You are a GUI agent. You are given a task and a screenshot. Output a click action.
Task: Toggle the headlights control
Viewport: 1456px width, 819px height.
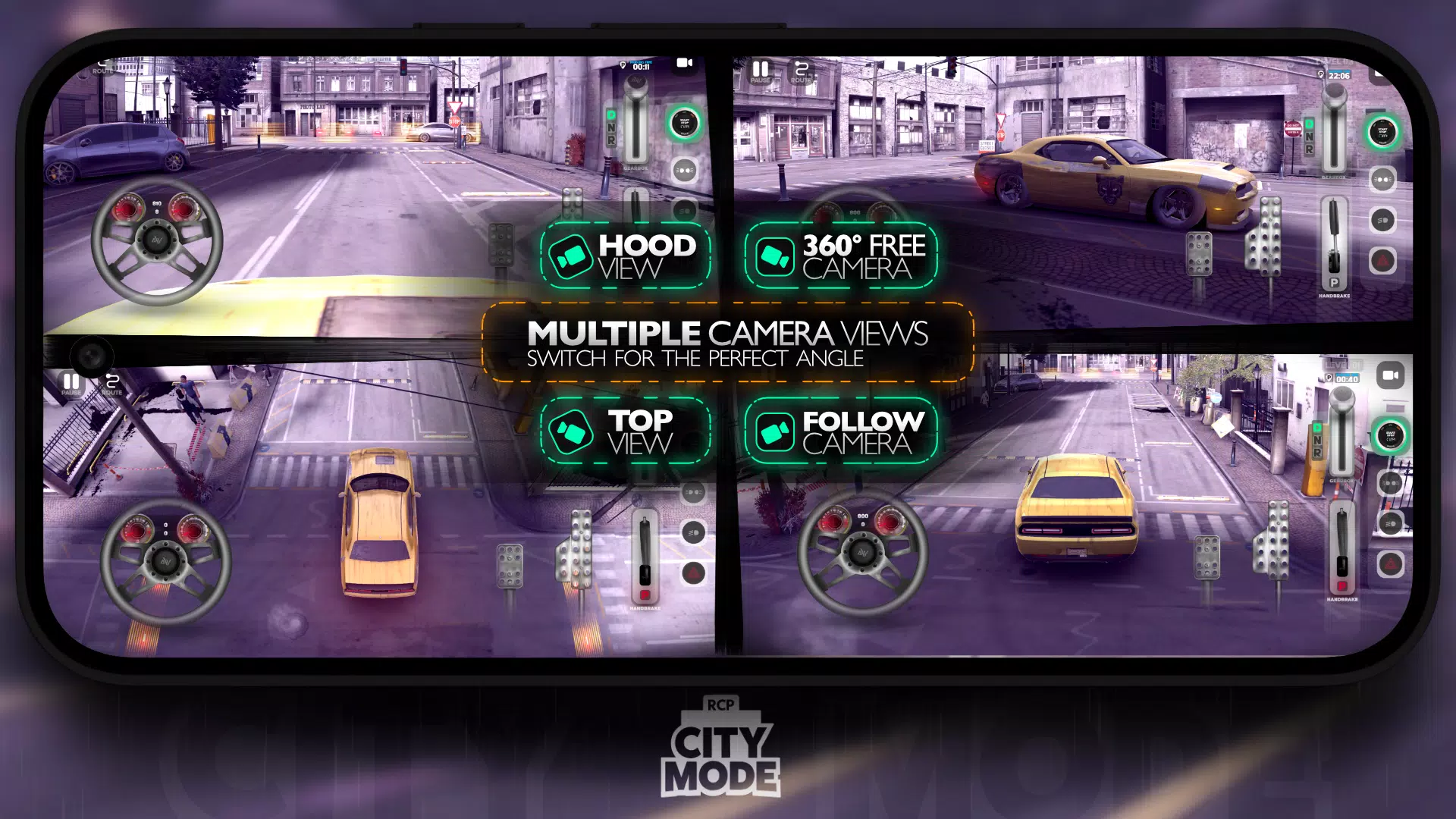point(1382,180)
